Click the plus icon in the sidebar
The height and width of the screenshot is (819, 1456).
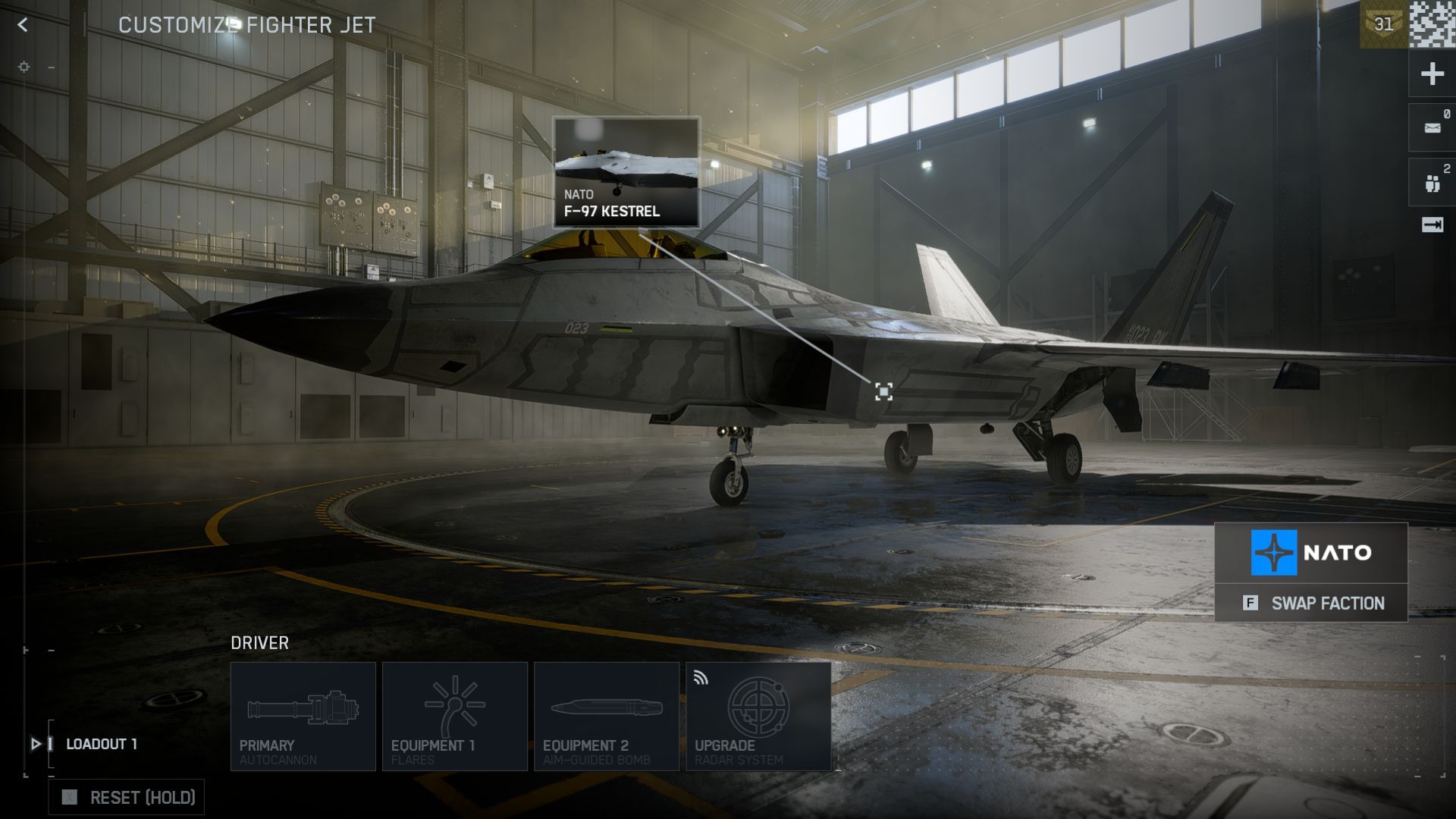1432,74
